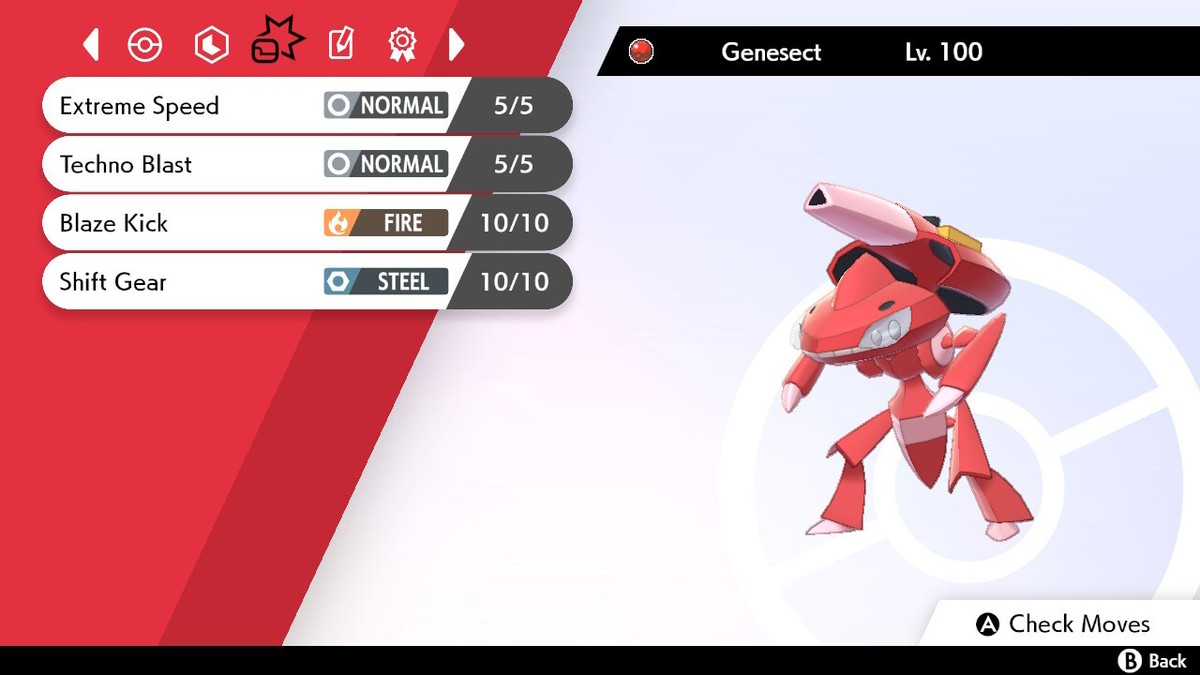Open Check Moves option

coord(1062,624)
